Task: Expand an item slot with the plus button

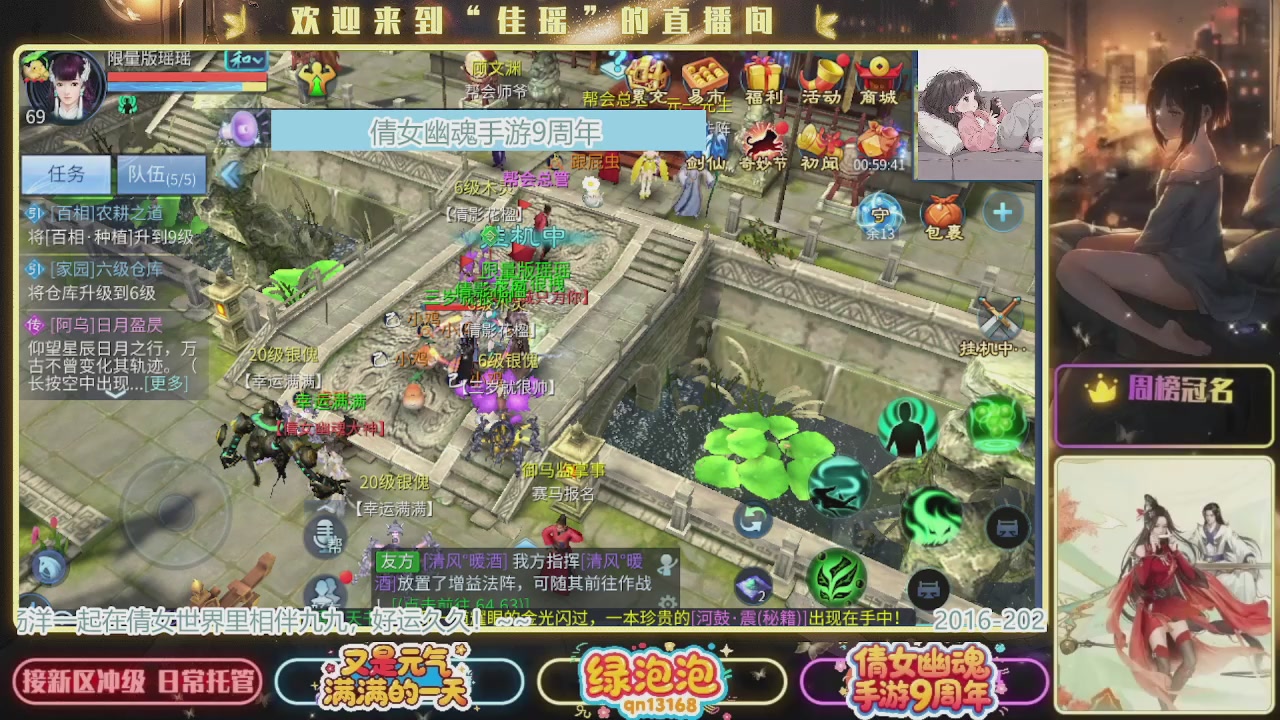Action: (x=1001, y=211)
